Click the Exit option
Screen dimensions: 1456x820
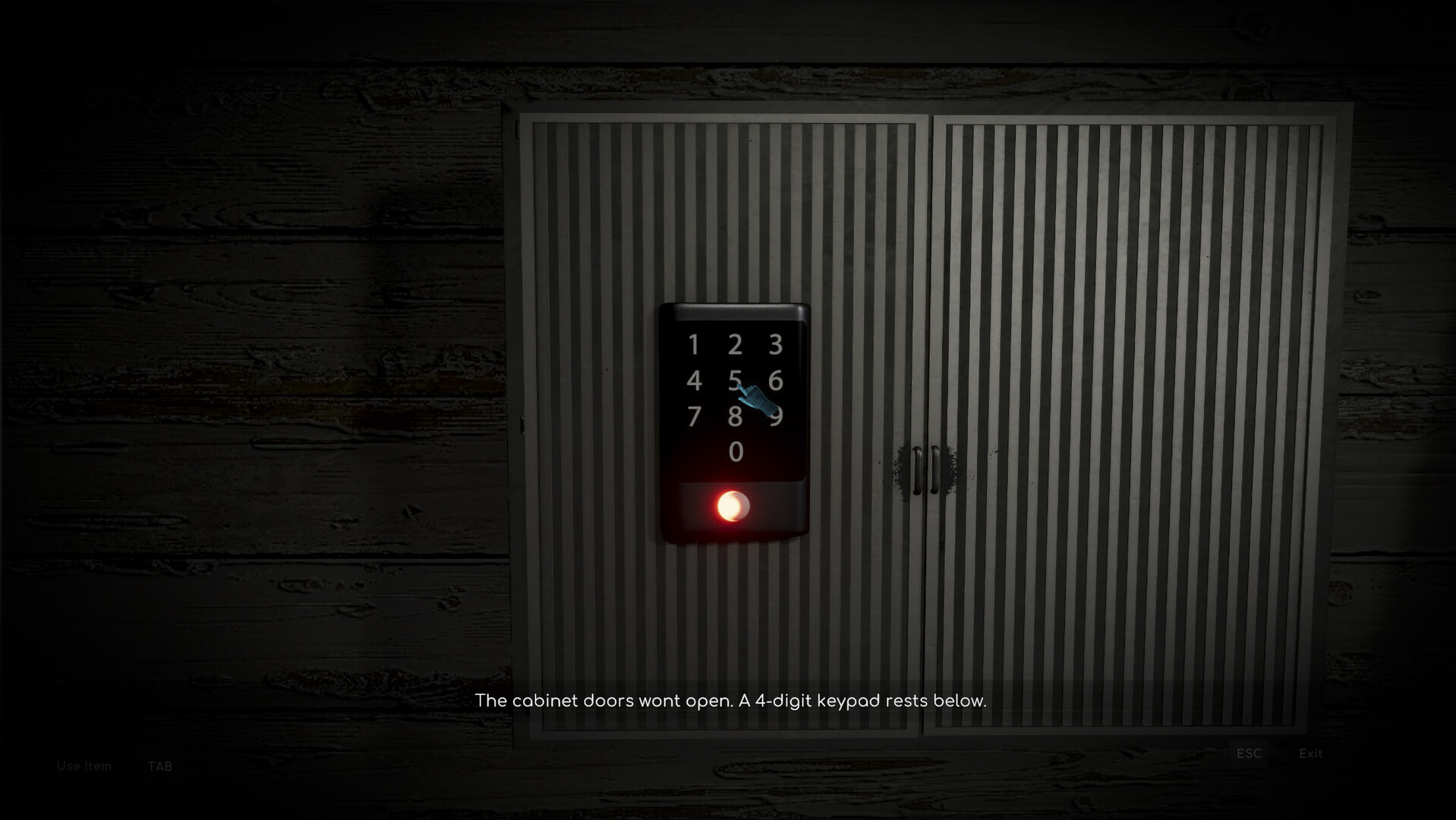[1309, 753]
